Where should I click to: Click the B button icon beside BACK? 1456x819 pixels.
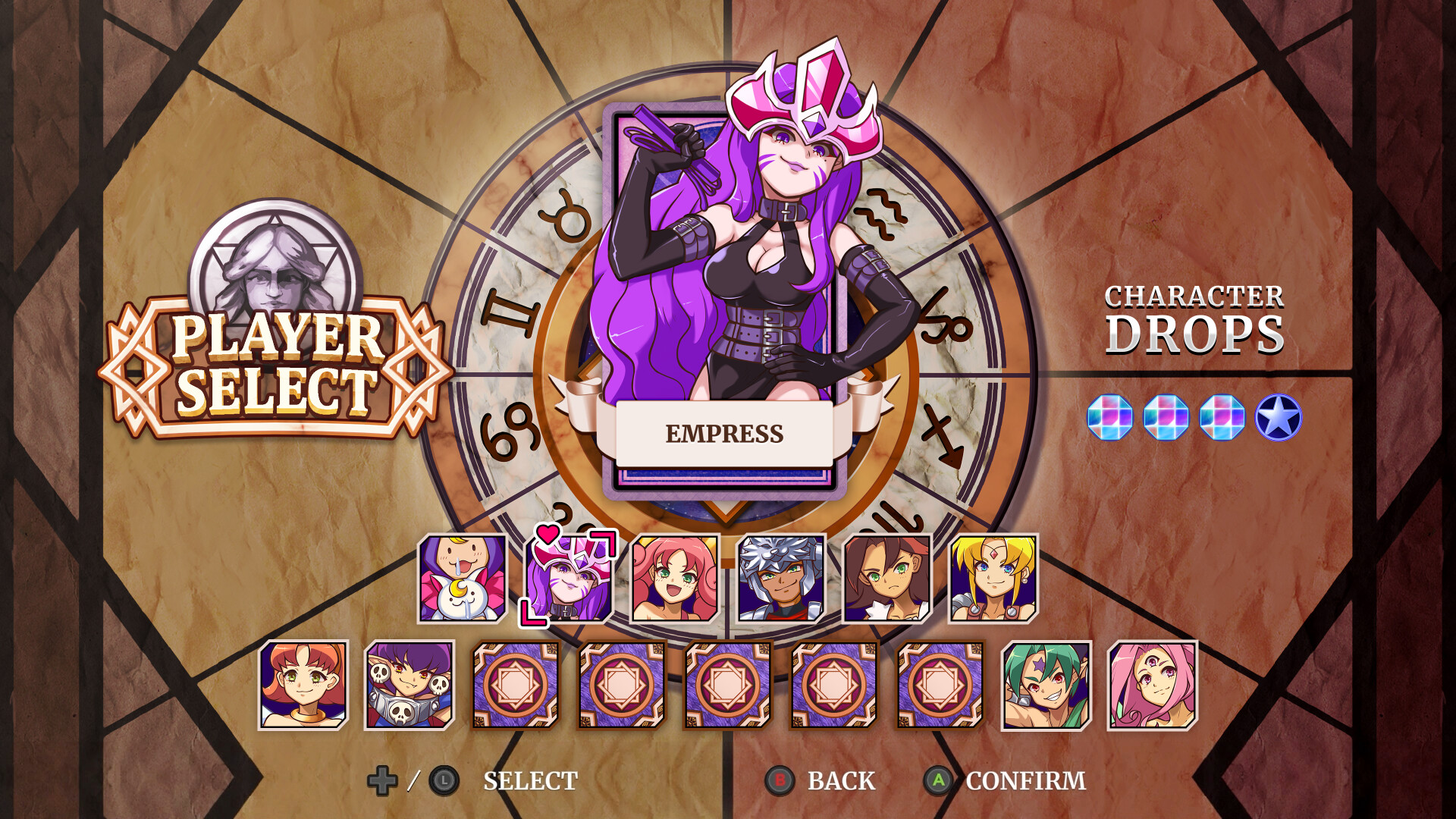click(780, 779)
